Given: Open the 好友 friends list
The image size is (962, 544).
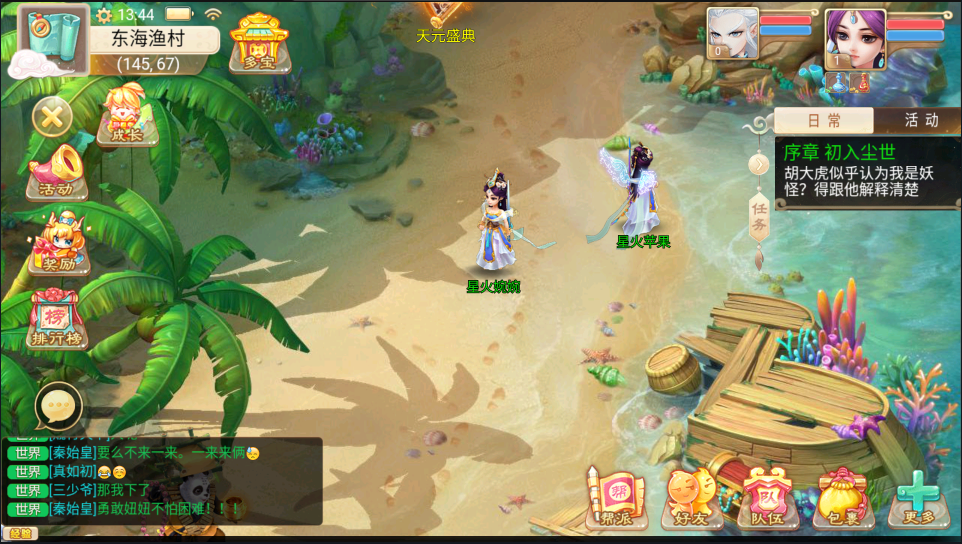Looking at the screenshot, I should [689, 497].
